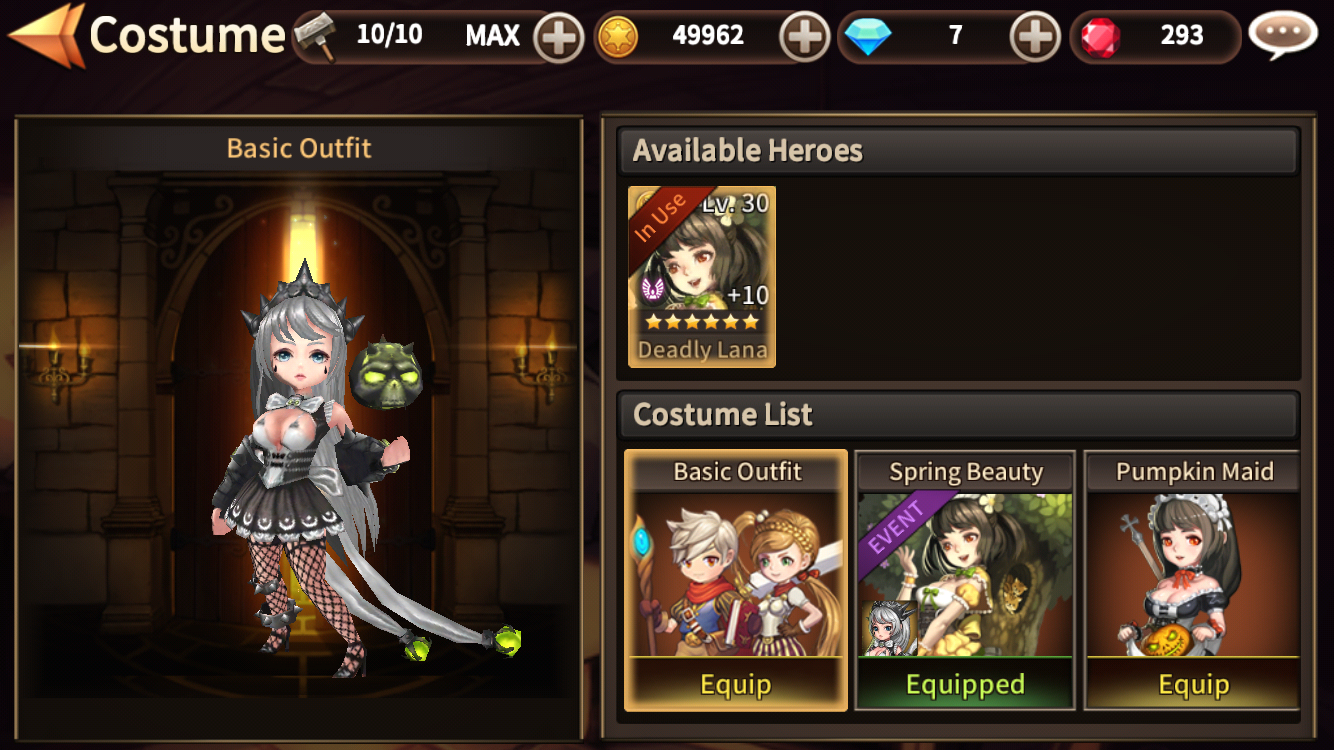Buy more blue diamonds with plus button
Screen dimensions: 1334x750
pyautogui.click(x=1035, y=38)
